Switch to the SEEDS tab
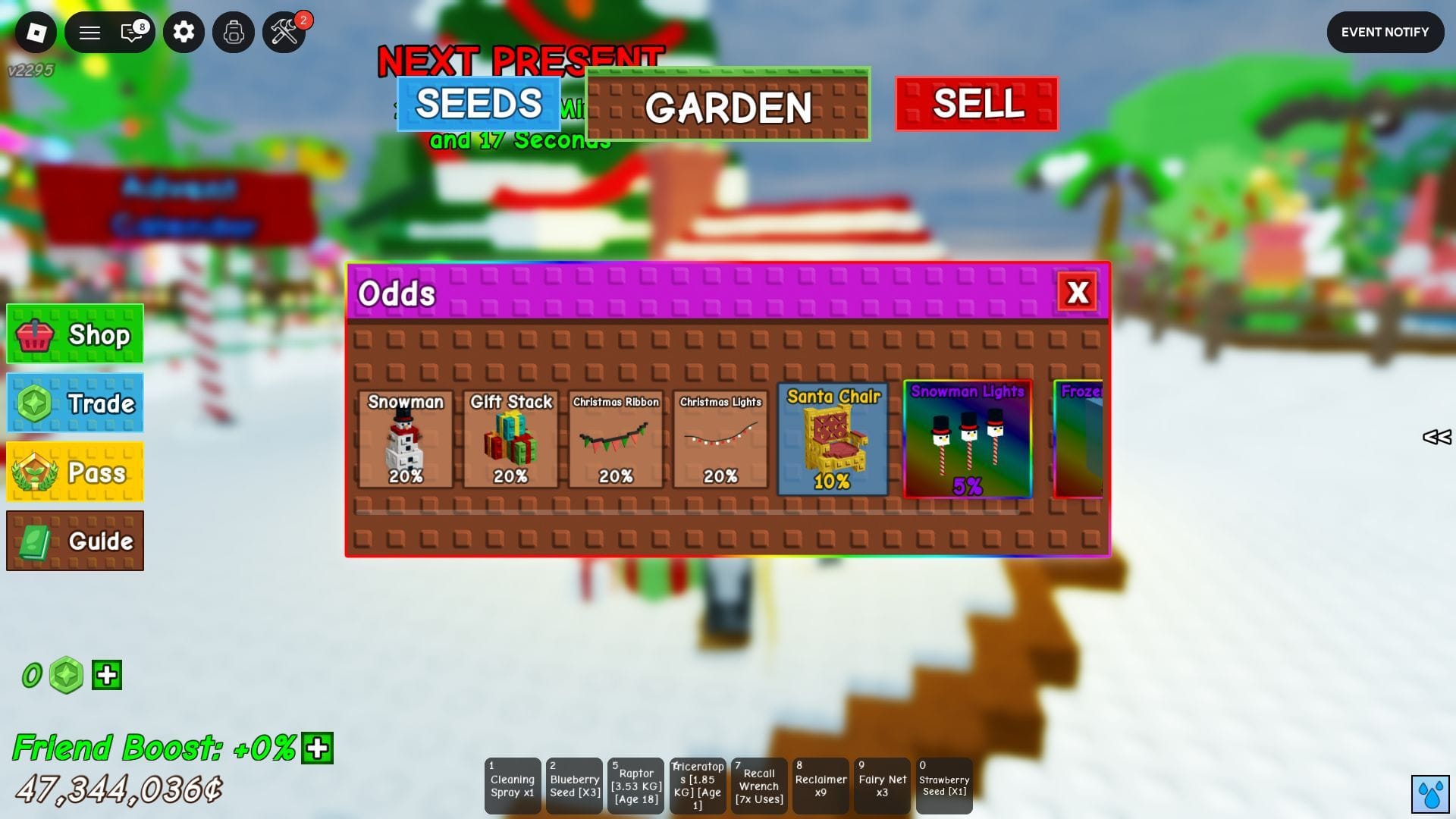Image resolution: width=1456 pixels, height=819 pixels. pos(477,102)
